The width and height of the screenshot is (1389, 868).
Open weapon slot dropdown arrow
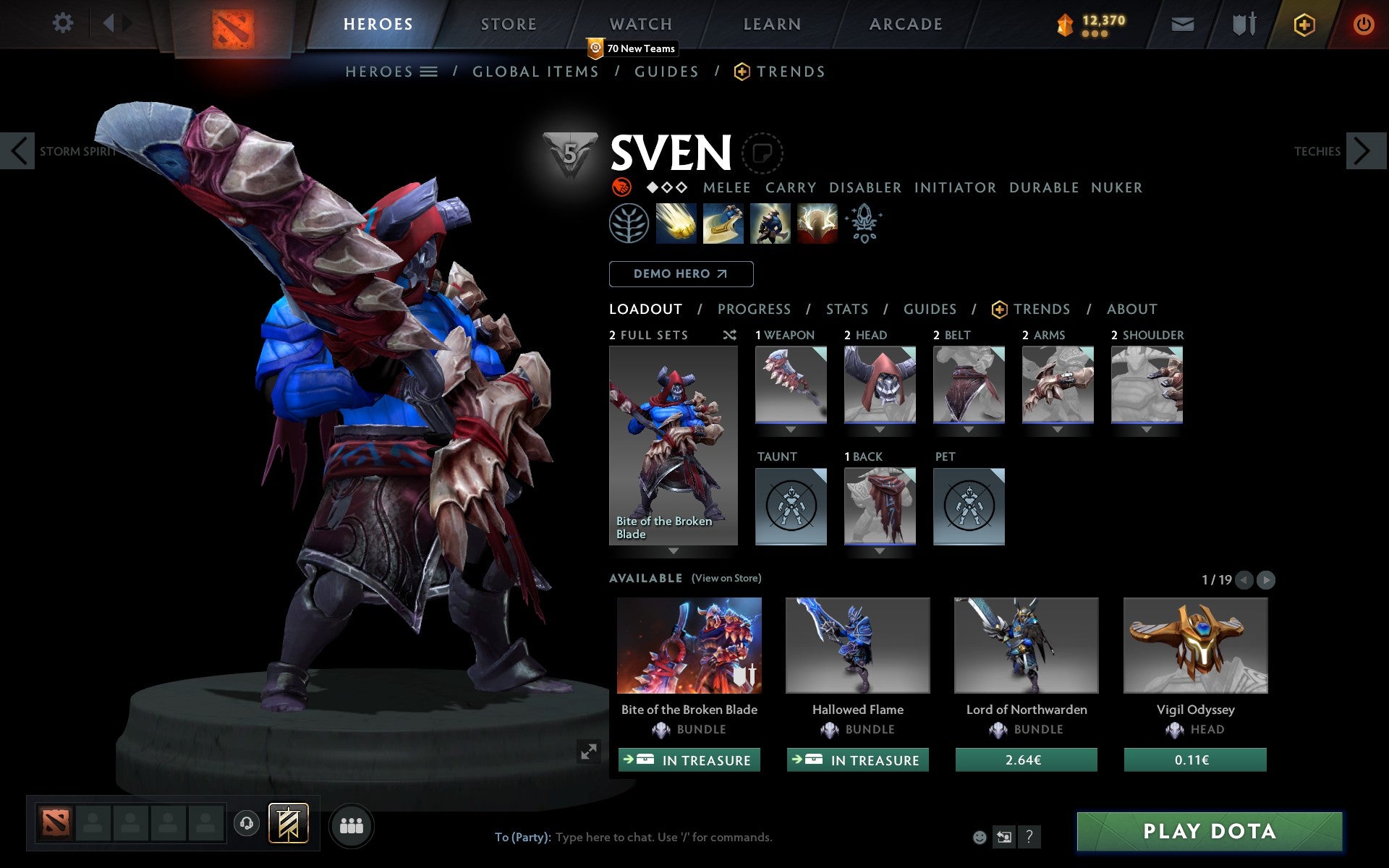click(x=791, y=429)
